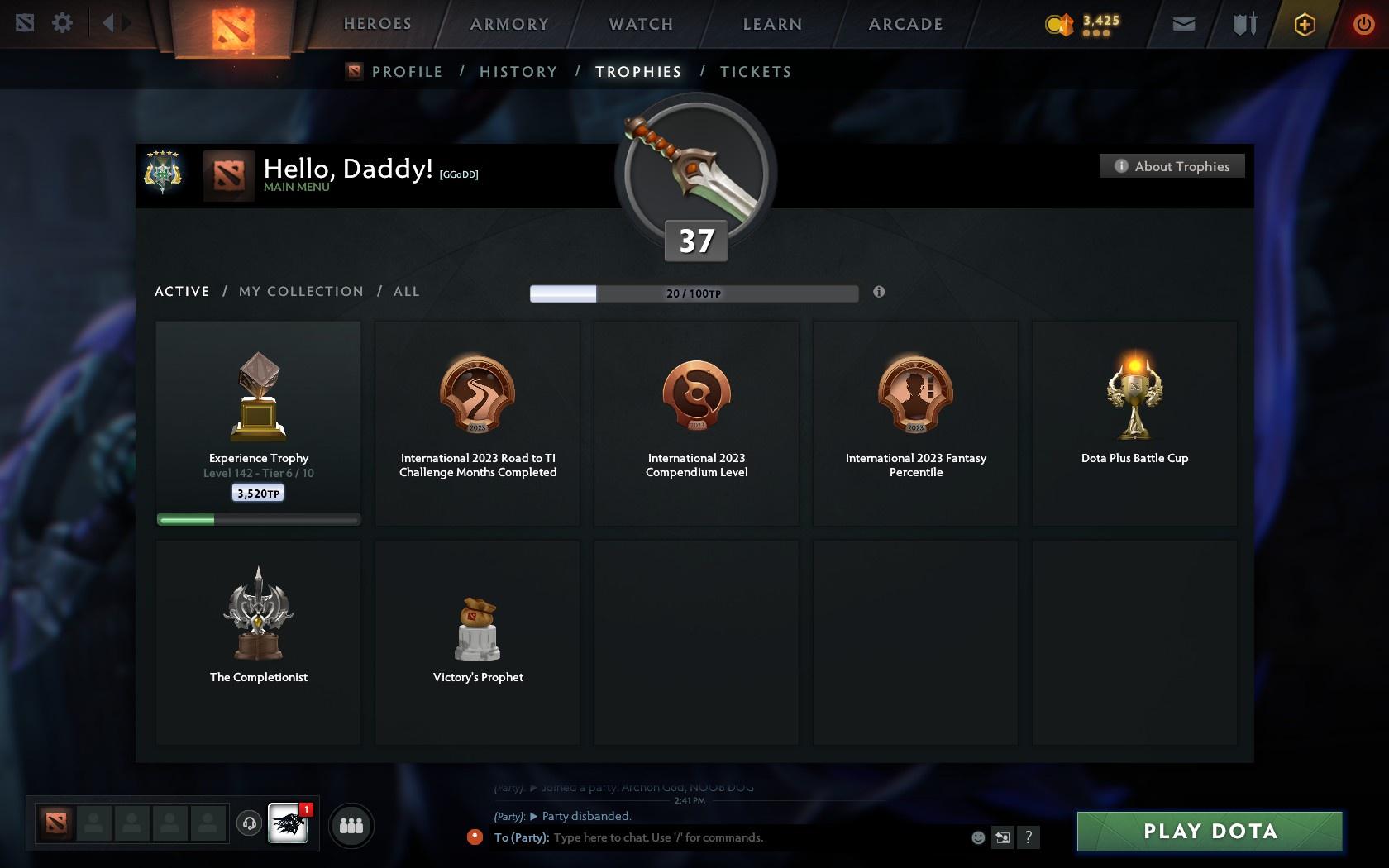Open the ARCADE menu
The height and width of the screenshot is (868, 1389).
click(904, 24)
